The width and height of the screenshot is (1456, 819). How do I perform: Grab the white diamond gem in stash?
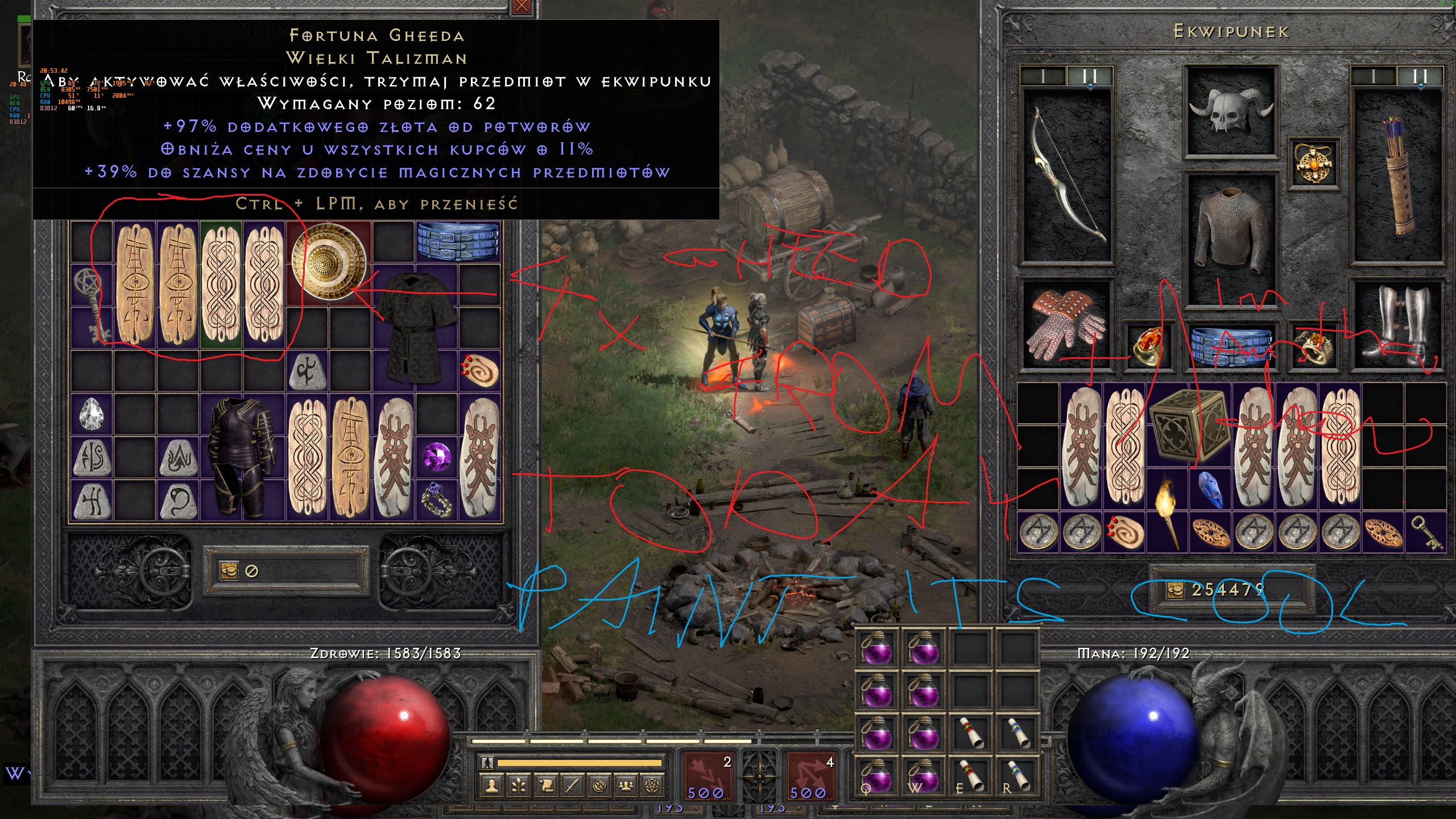pyautogui.click(x=92, y=414)
